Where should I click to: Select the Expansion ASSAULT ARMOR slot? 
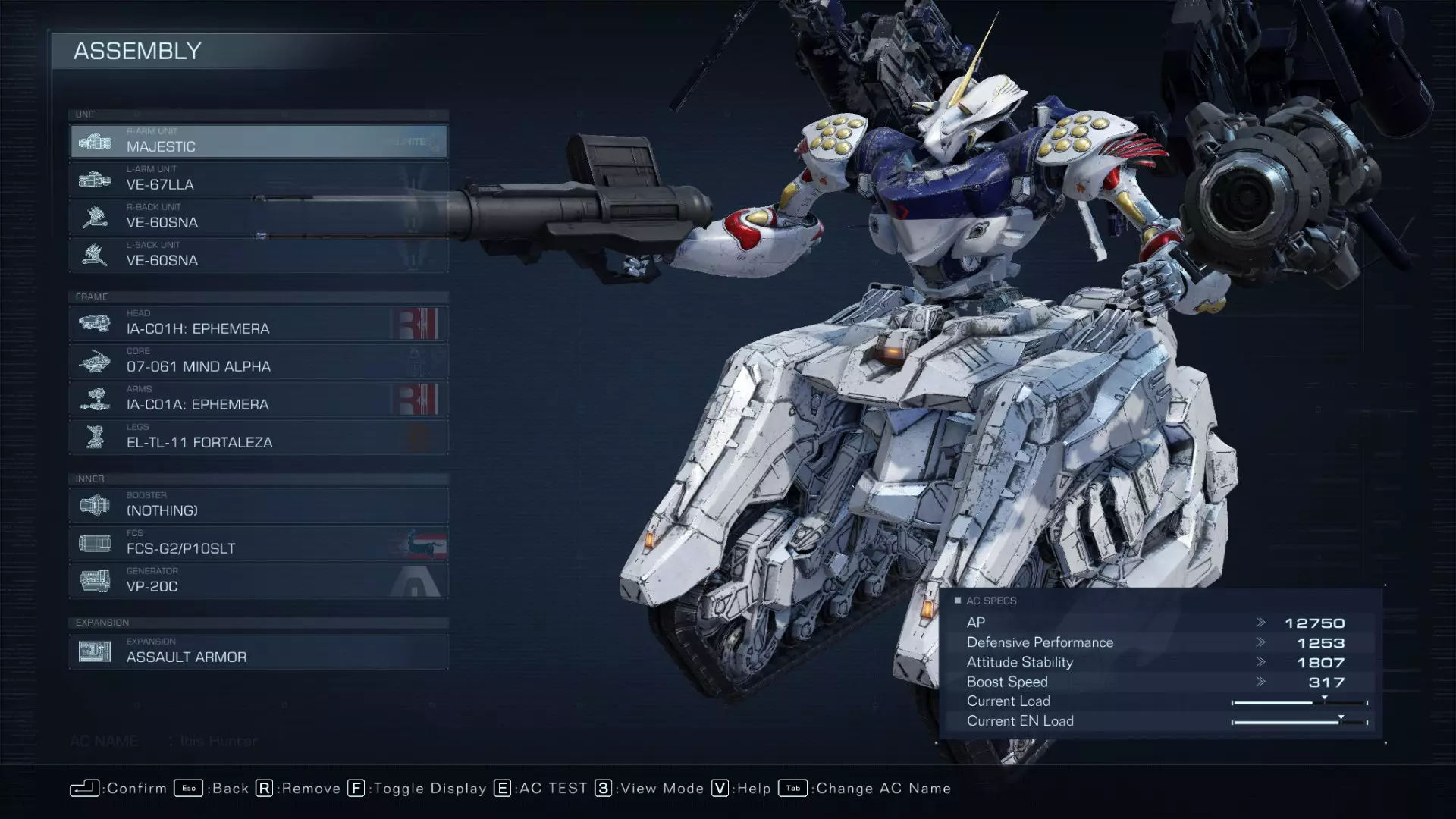point(259,652)
